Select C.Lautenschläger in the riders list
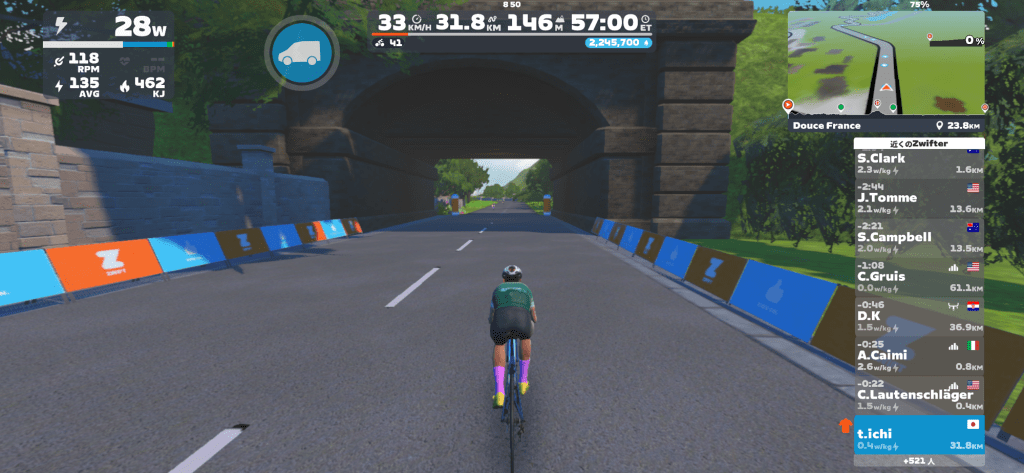Viewport: 1024px width, 473px height. coord(919,397)
